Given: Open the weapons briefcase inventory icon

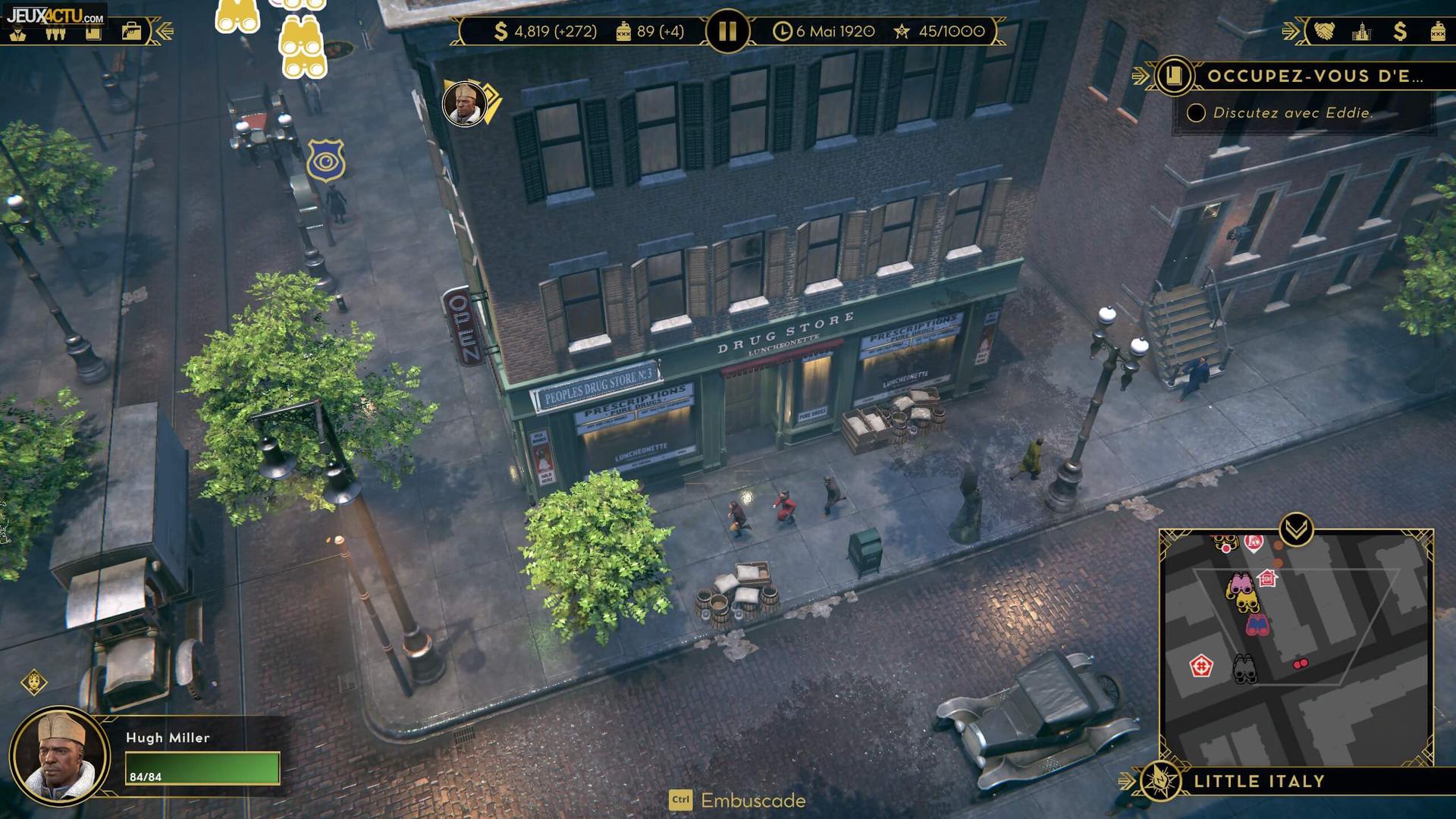Looking at the screenshot, I should pos(132,33).
